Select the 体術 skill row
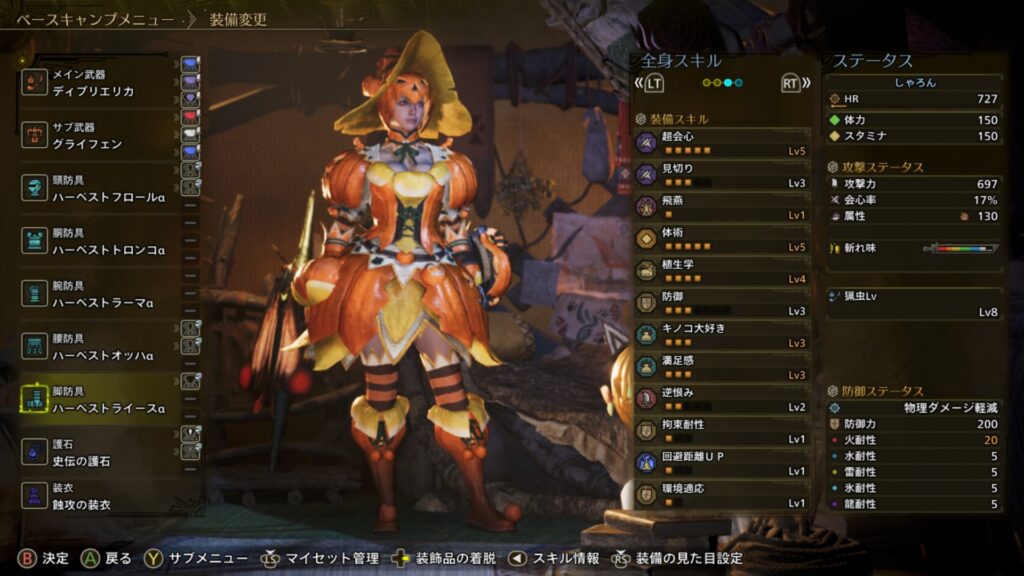 pyautogui.click(x=722, y=239)
